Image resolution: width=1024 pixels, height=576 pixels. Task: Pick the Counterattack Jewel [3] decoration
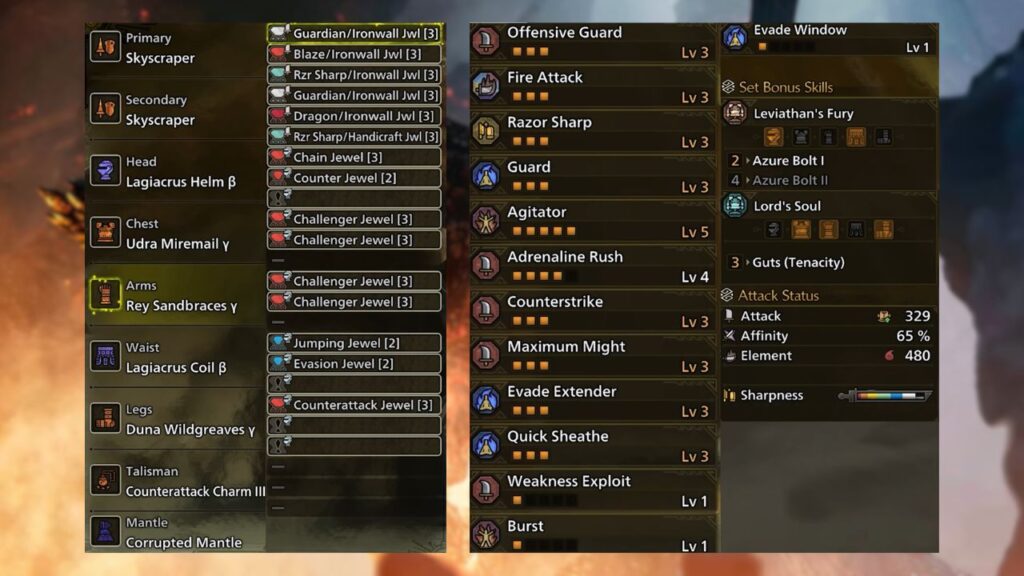(354, 405)
